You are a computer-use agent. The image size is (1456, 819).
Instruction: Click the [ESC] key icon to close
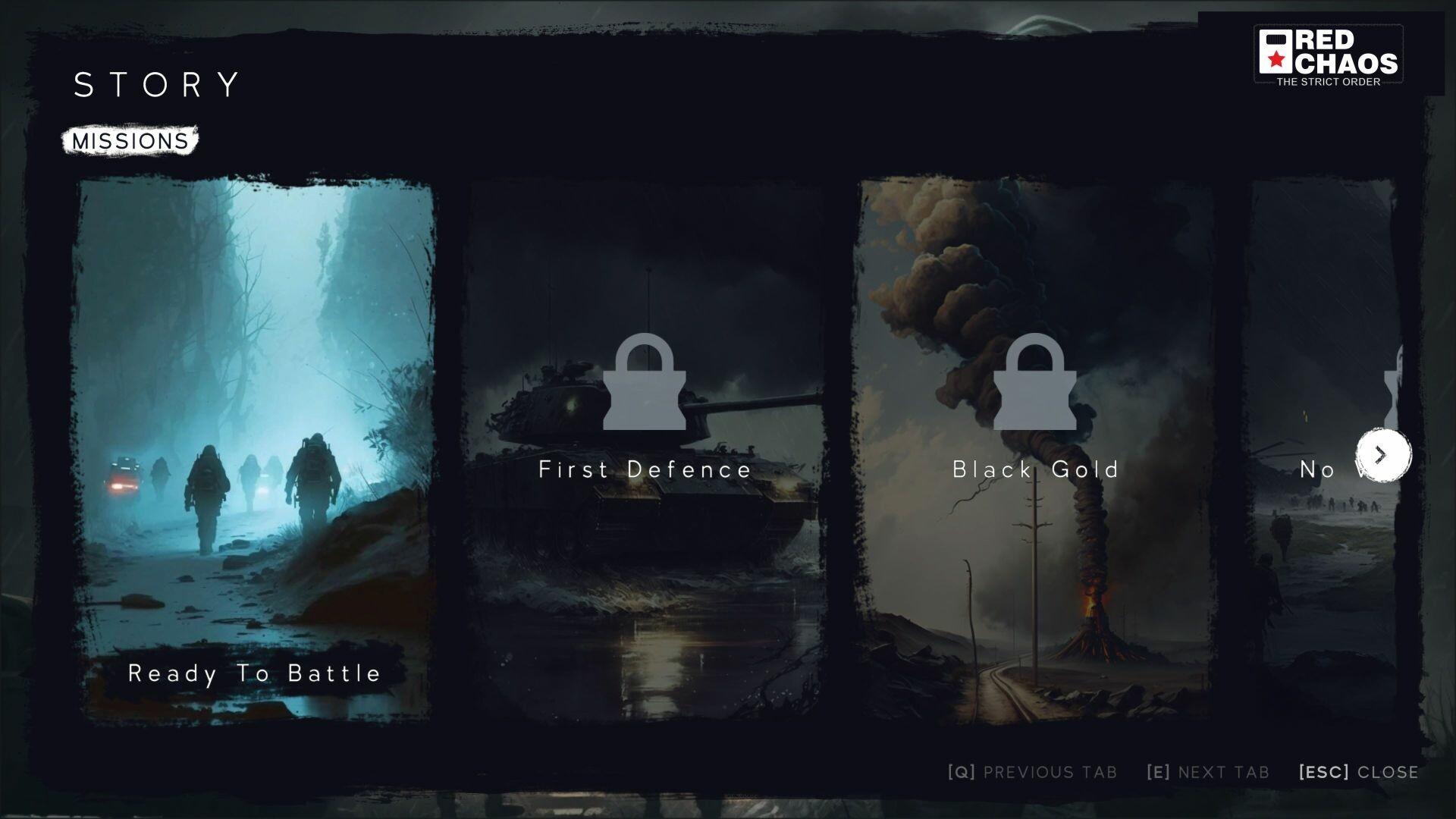point(1323,772)
